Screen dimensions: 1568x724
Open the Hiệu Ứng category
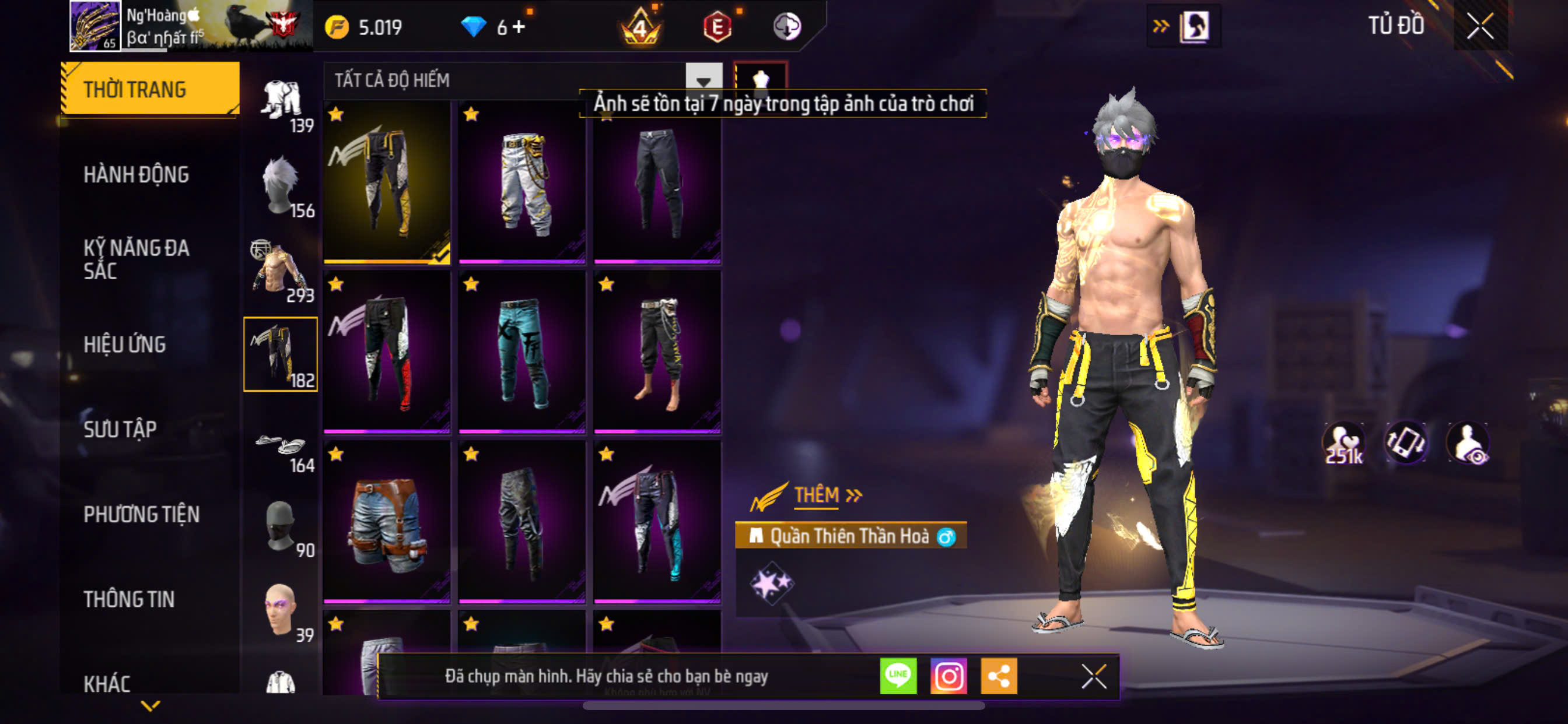tap(124, 345)
